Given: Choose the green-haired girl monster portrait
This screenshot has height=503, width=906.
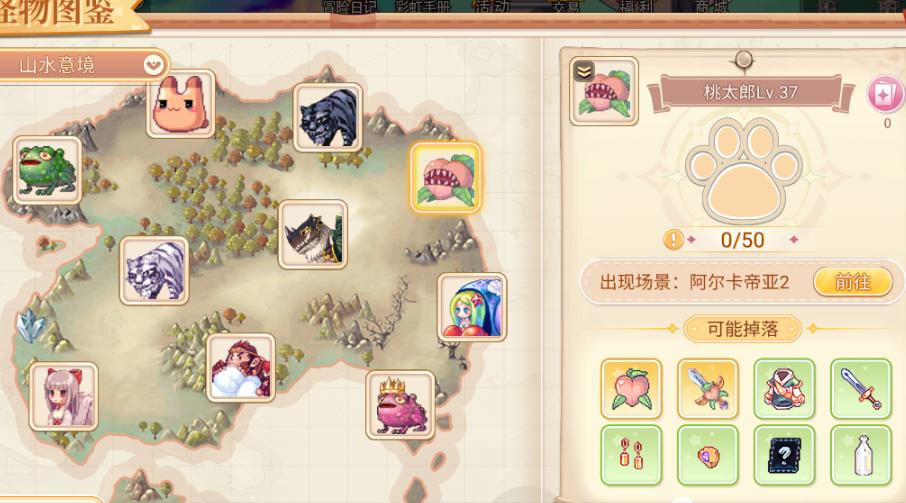Looking at the screenshot, I should click(471, 306).
